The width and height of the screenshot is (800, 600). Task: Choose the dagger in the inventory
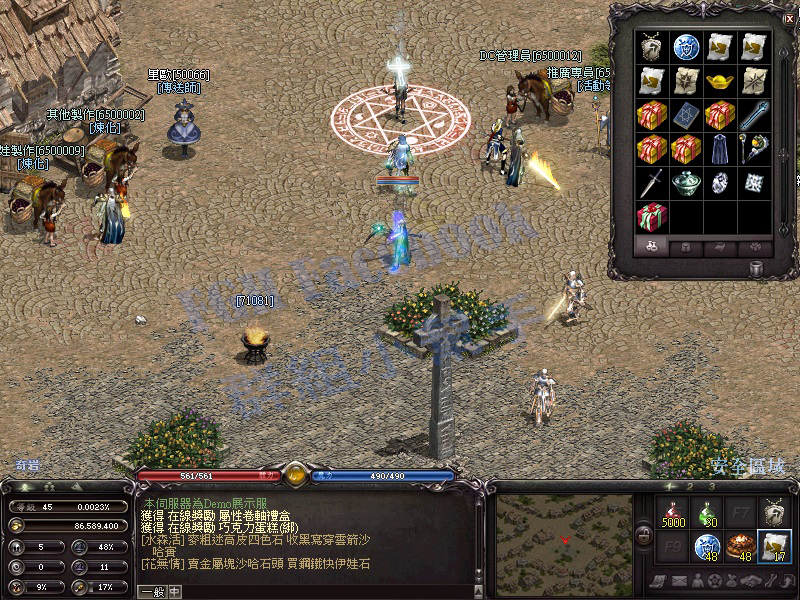click(x=651, y=182)
